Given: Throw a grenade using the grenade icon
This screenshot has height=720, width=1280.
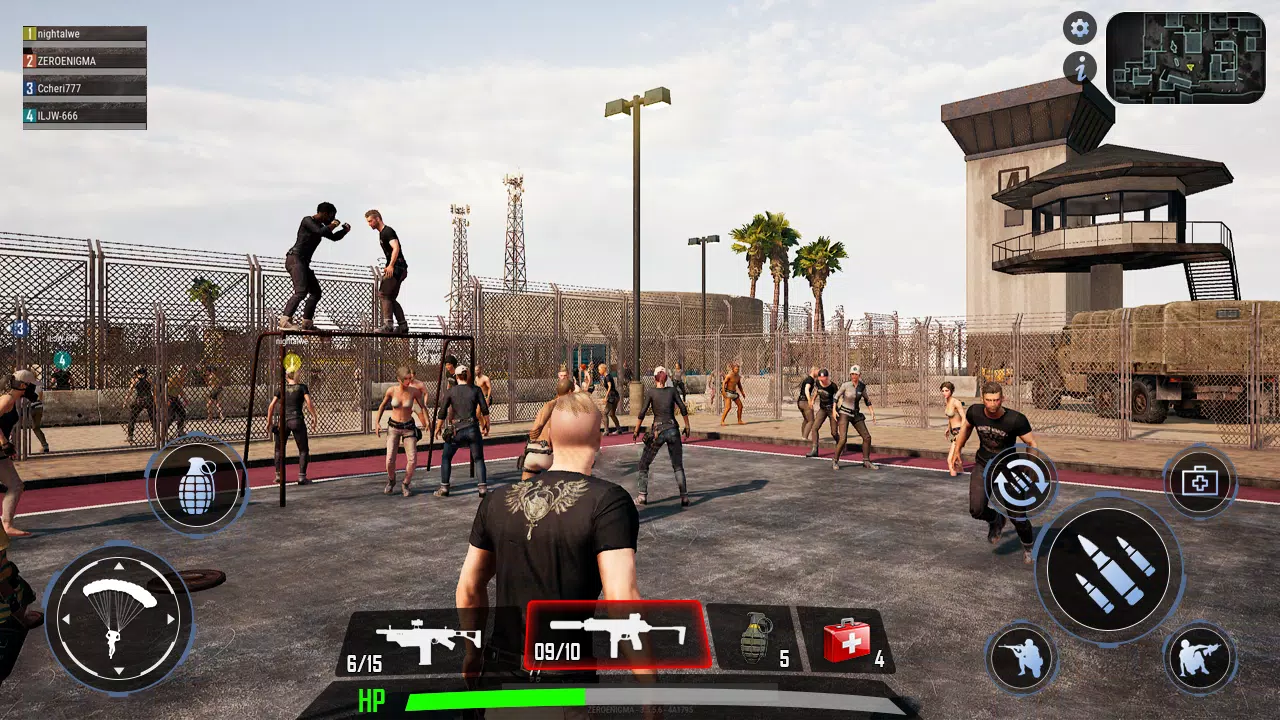Looking at the screenshot, I should tap(198, 483).
